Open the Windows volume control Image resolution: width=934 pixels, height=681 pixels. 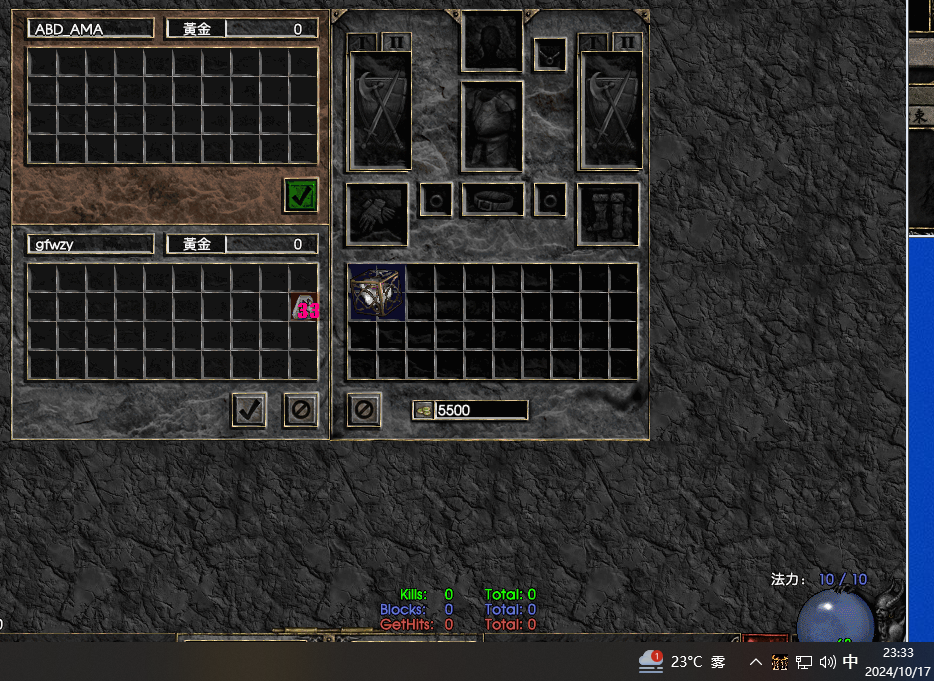pyautogui.click(x=827, y=662)
